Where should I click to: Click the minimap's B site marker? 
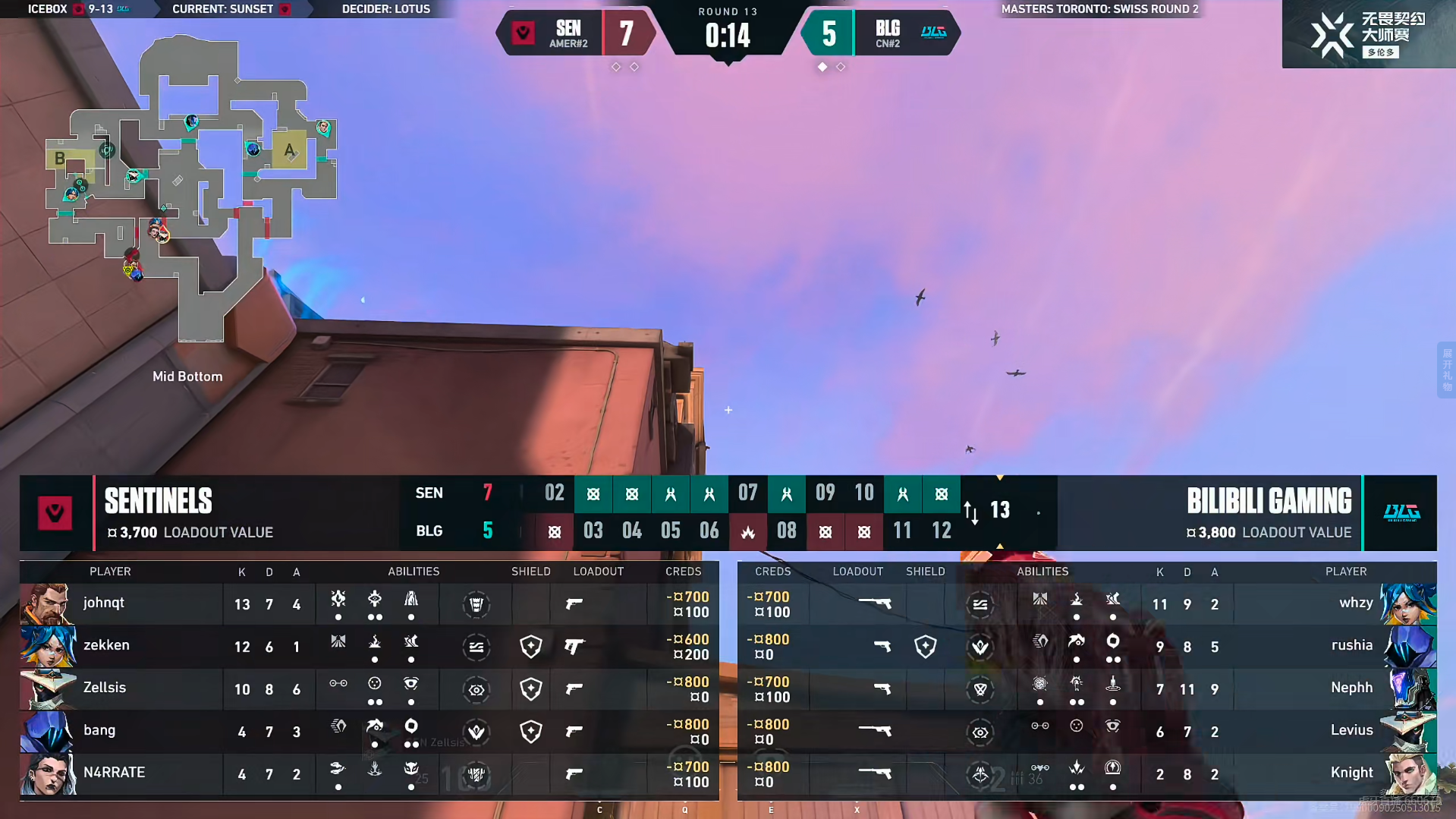(x=59, y=159)
